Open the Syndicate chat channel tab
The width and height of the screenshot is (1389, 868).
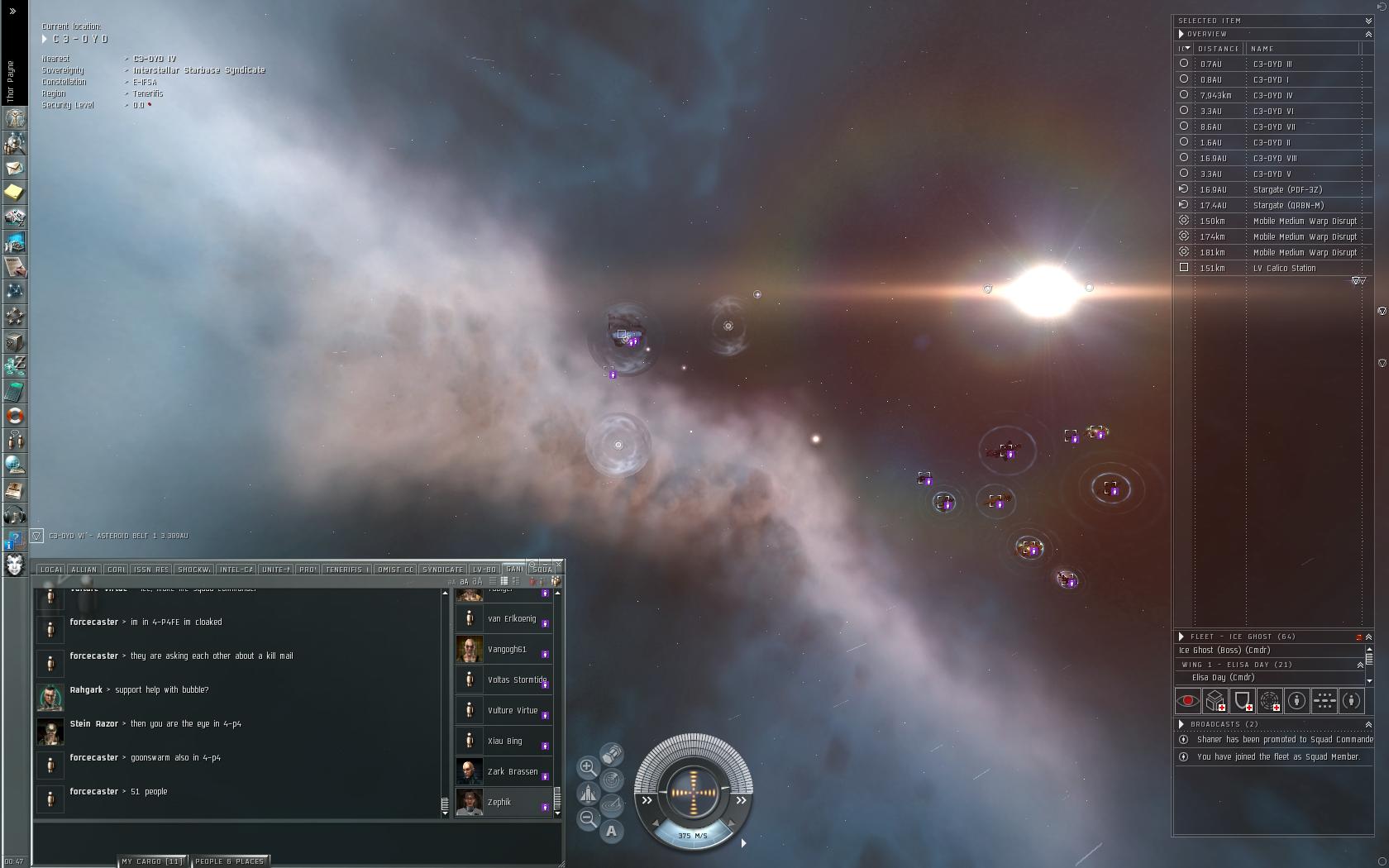click(442, 570)
